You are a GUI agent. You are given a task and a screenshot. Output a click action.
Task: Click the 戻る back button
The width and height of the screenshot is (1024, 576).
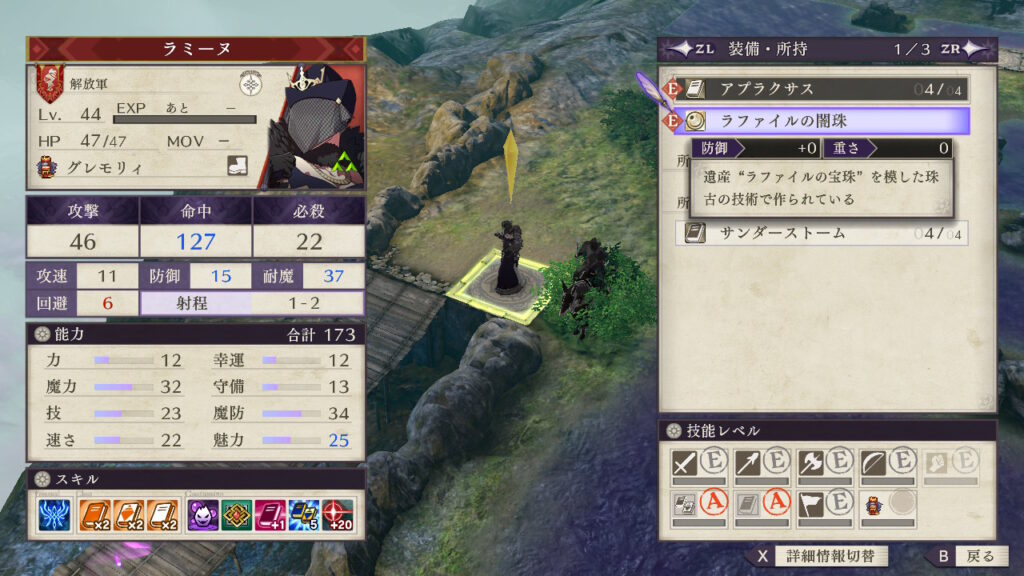[x=967, y=556]
